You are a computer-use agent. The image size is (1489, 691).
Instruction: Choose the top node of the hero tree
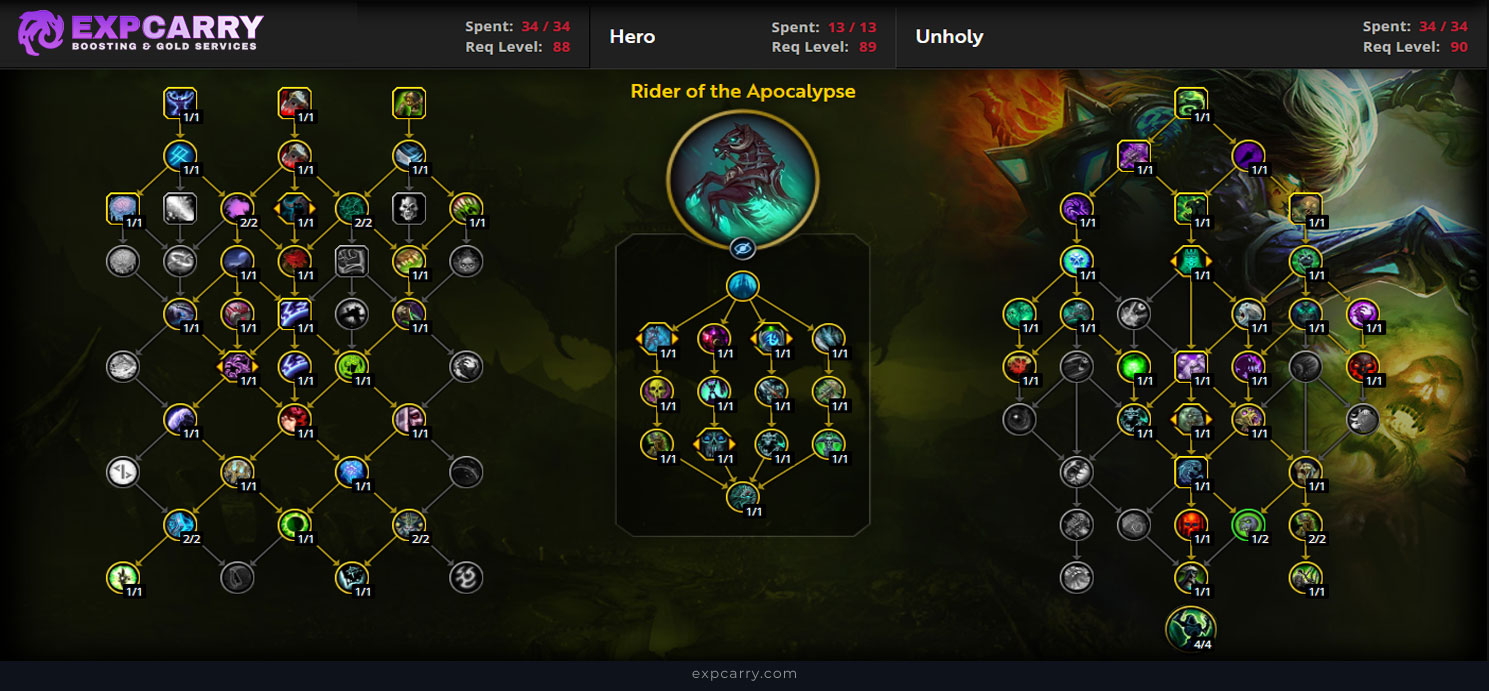(x=742, y=286)
